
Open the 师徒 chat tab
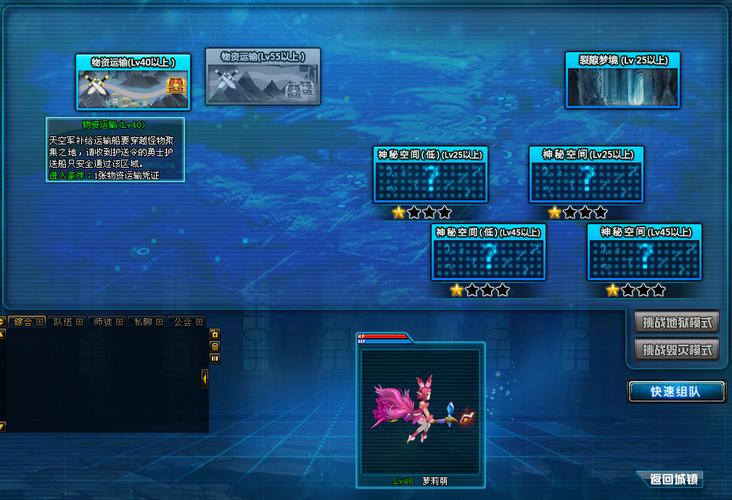point(106,322)
